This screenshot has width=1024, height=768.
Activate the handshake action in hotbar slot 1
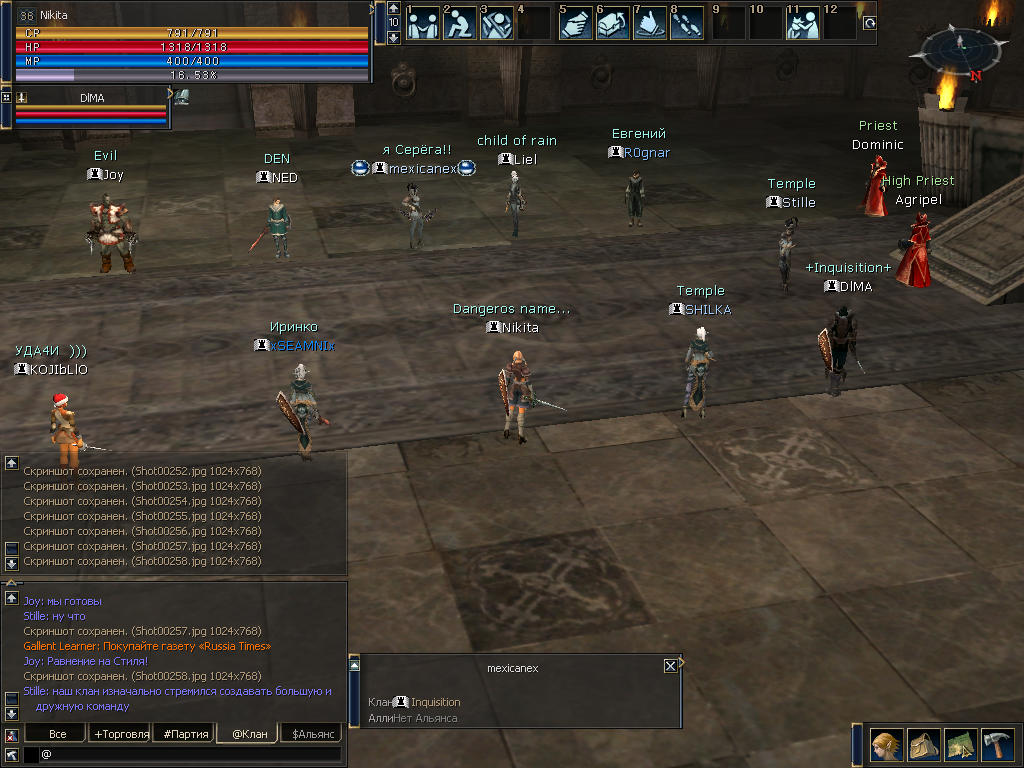coord(423,23)
